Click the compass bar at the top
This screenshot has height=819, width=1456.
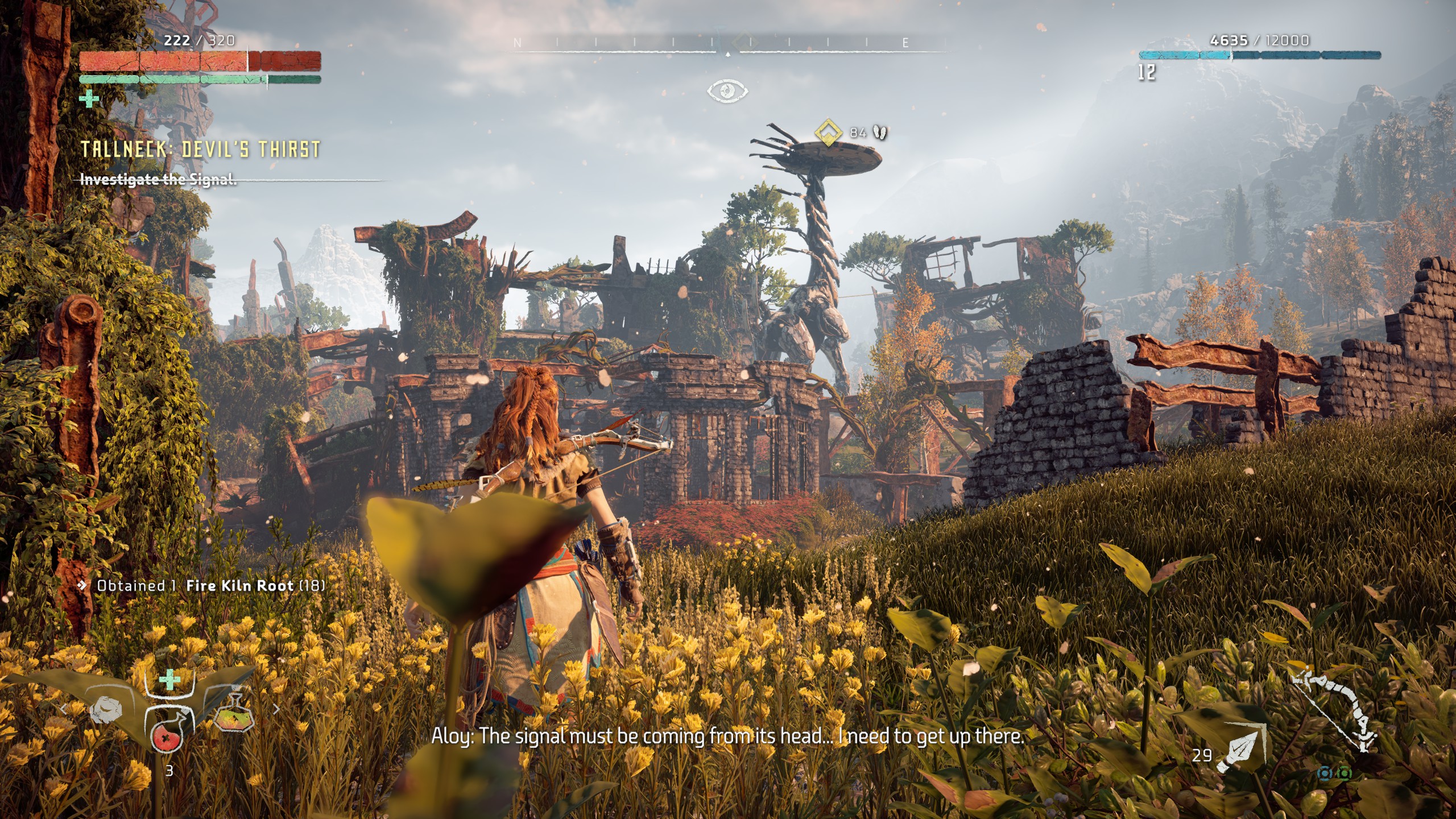[x=728, y=43]
